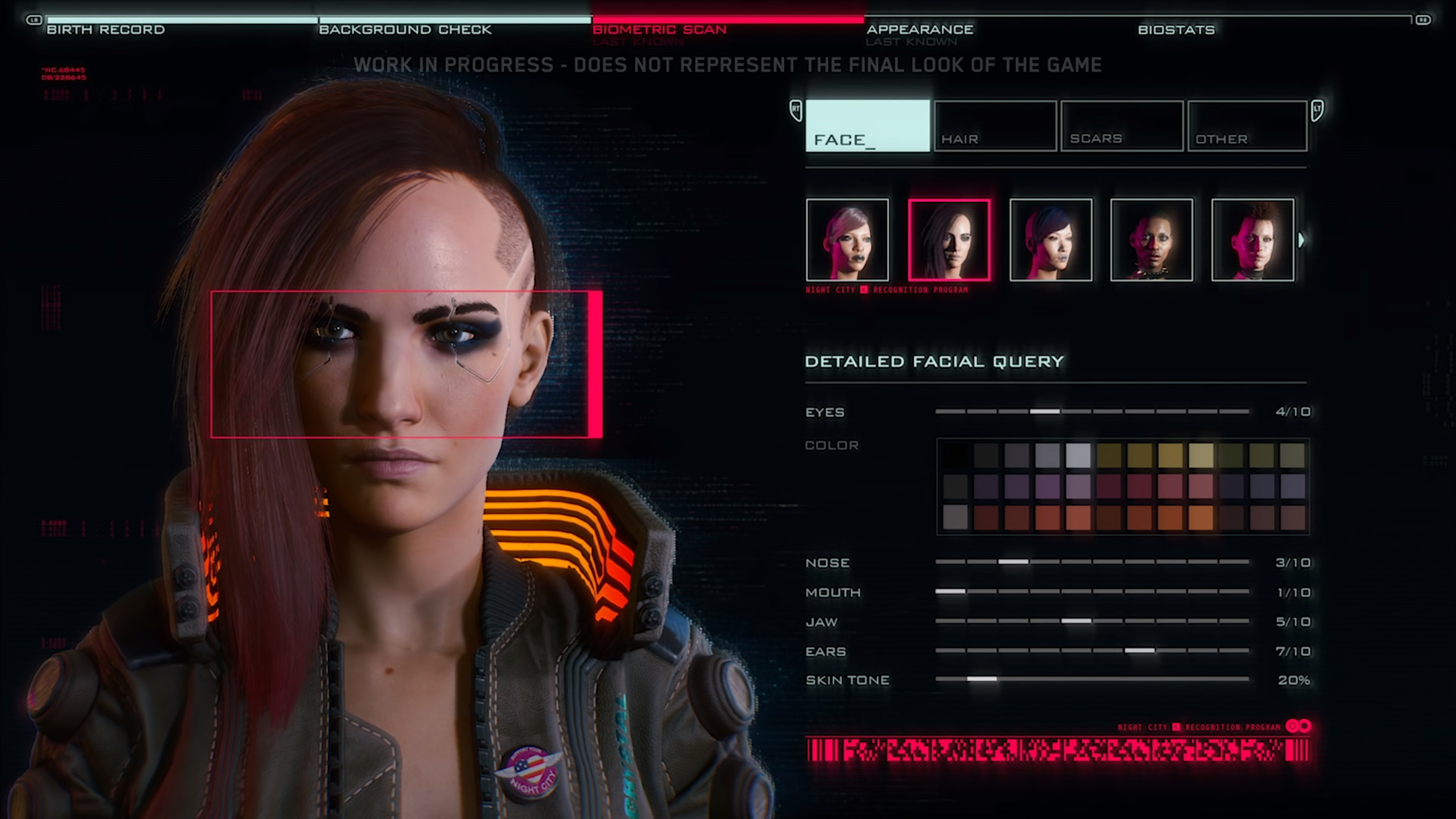The height and width of the screenshot is (819, 1456).
Task: Switch to the Hair tab
Action: 995,126
